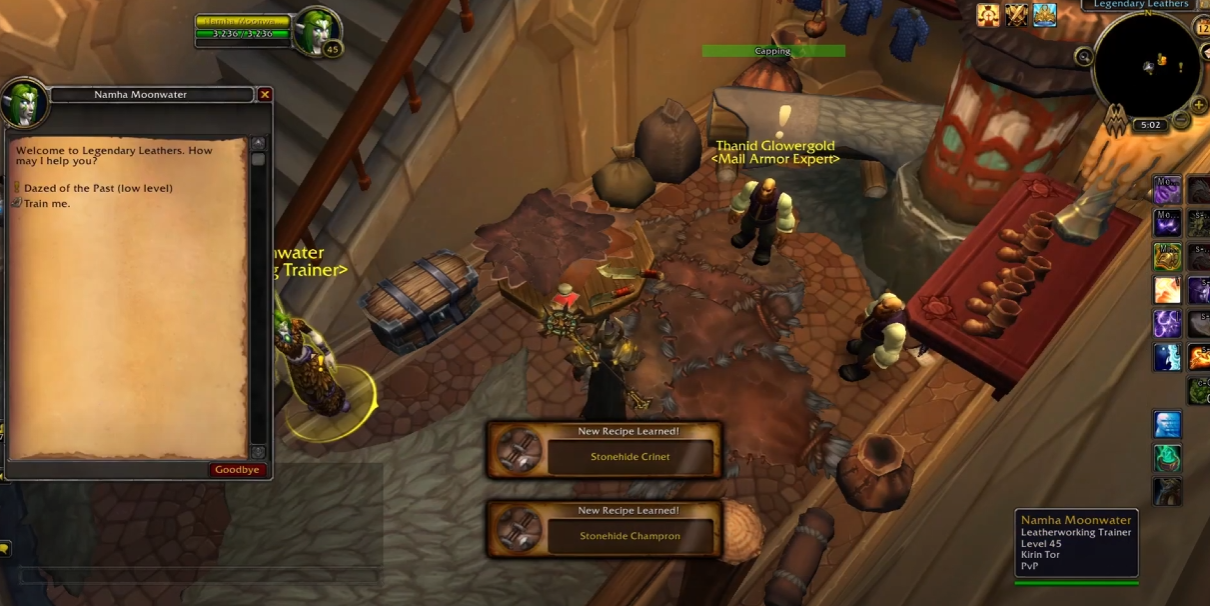Close the Namha Moonwater dialogue window
1210x606 pixels.
264,95
